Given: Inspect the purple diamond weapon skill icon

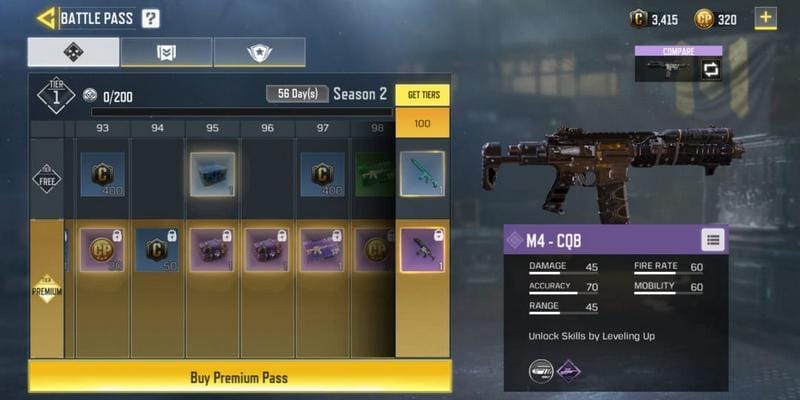Looking at the screenshot, I should tap(570, 371).
